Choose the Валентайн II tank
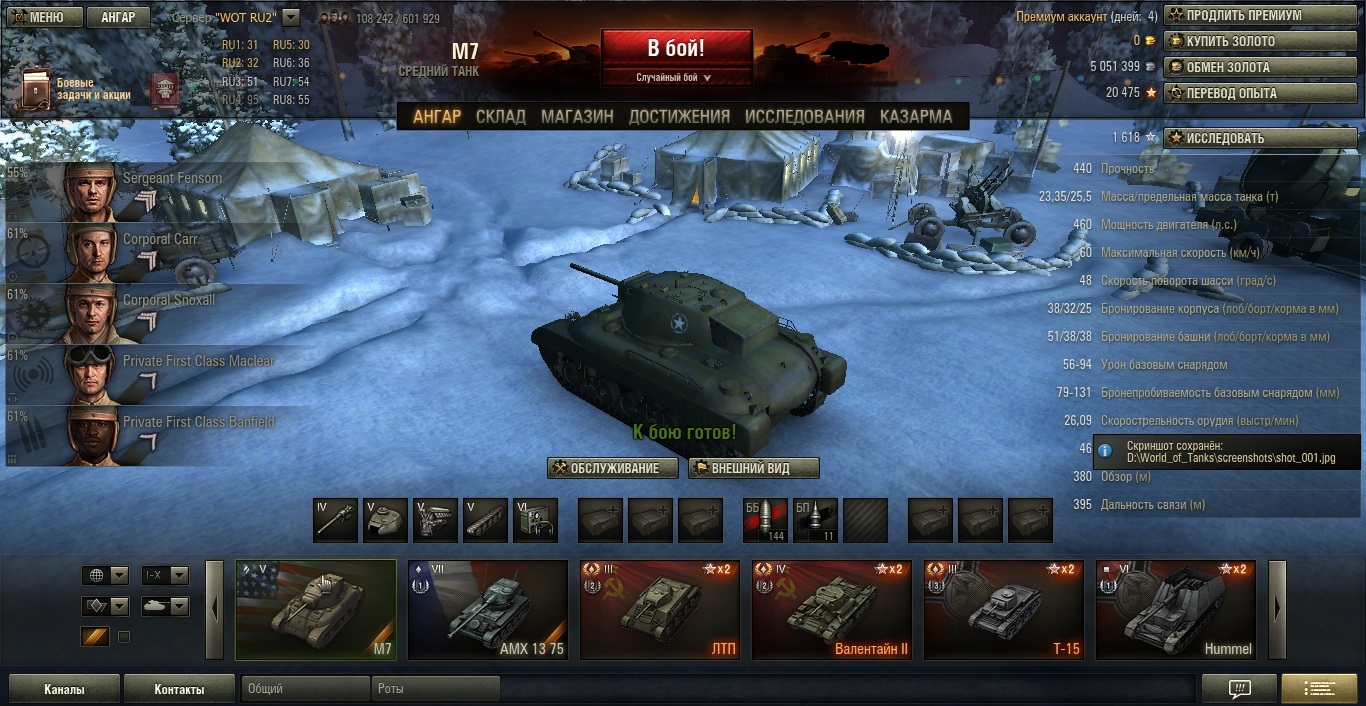Screen dimensions: 1366x706 832,610
